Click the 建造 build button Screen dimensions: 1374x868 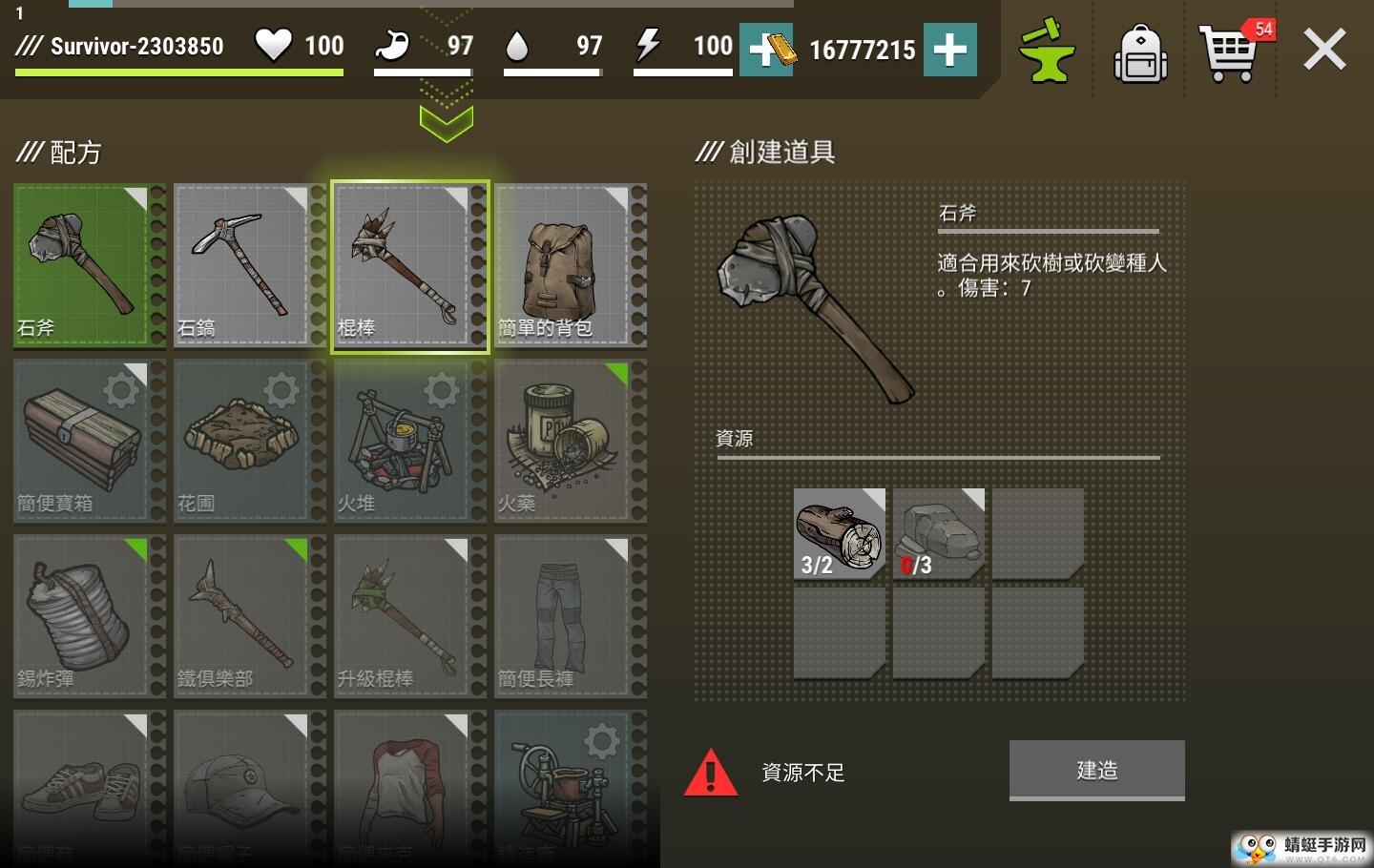point(1096,770)
